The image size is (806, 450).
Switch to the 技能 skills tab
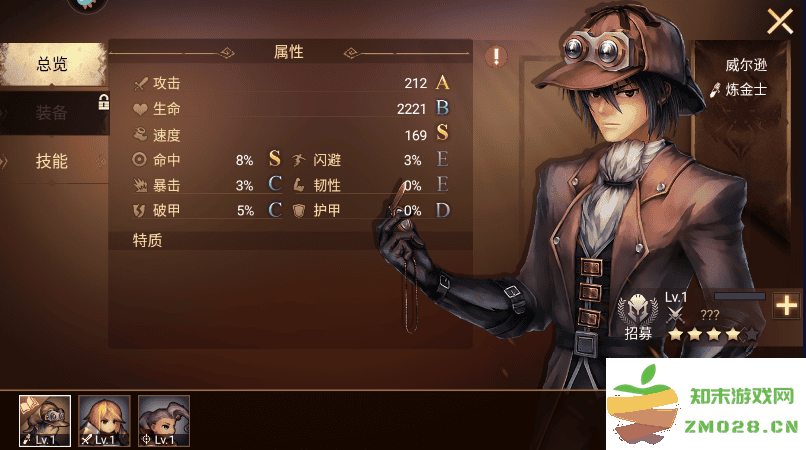[52, 161]
